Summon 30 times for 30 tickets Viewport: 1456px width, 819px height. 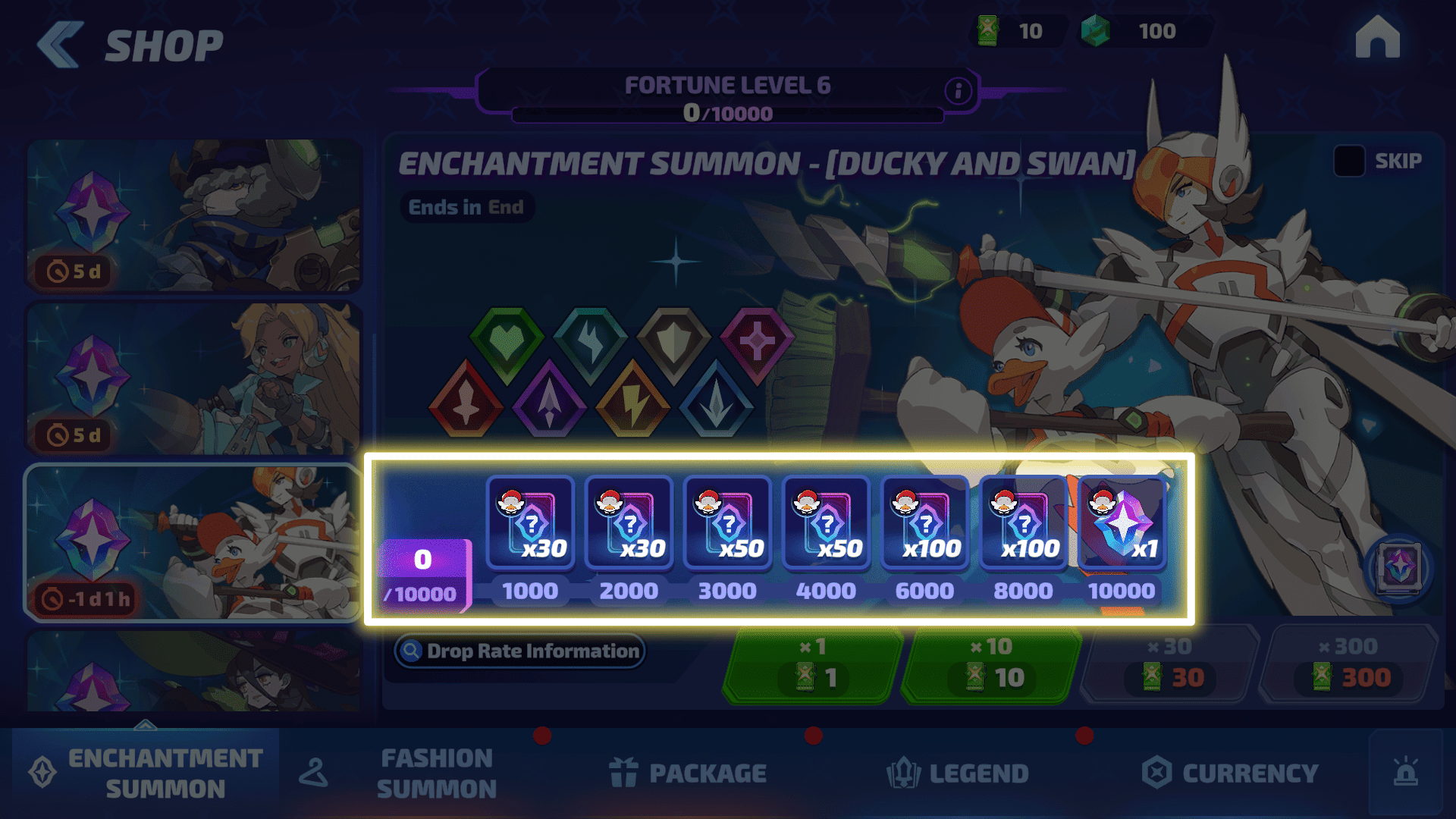tap(1170, 666)
